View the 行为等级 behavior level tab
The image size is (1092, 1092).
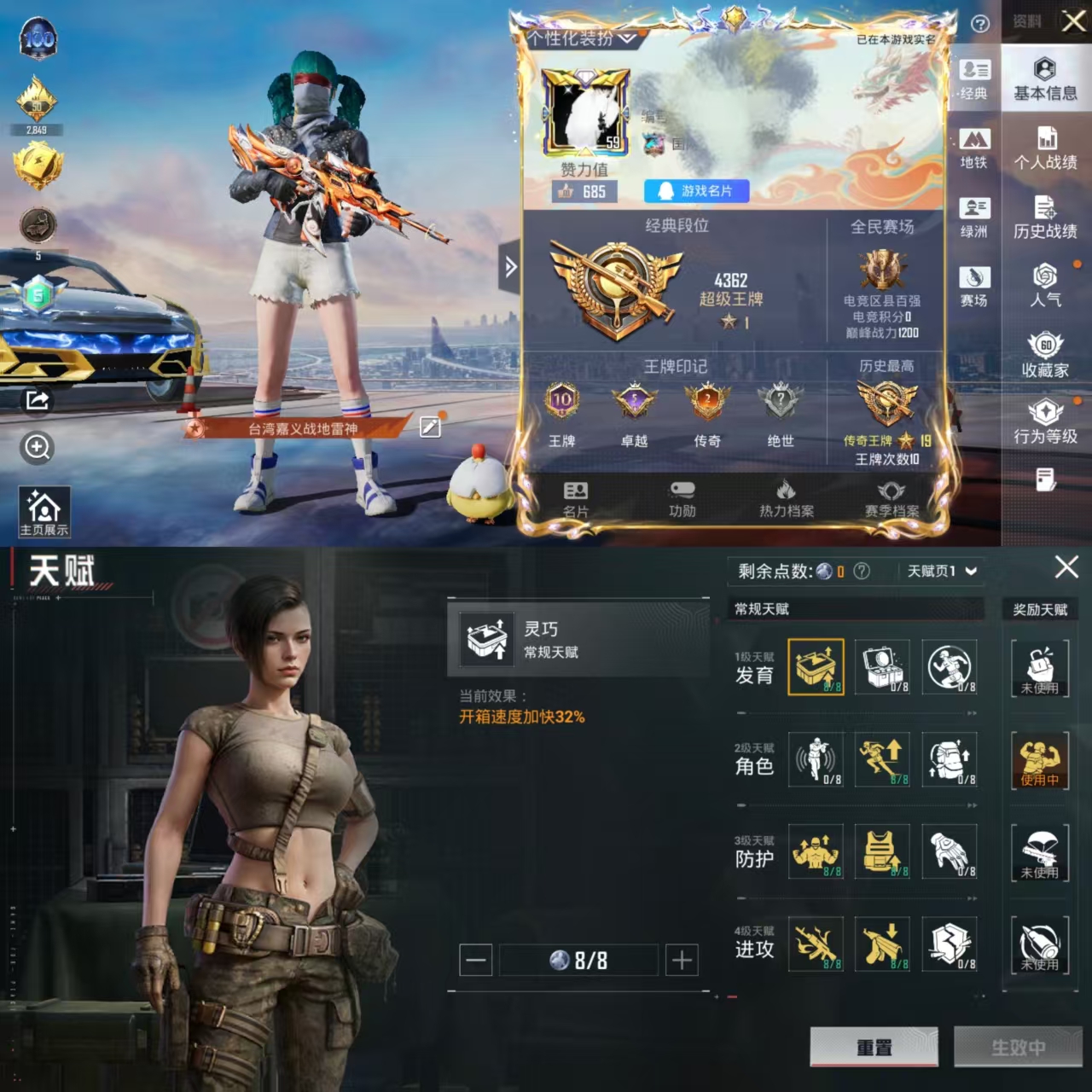pos(1045,424)
